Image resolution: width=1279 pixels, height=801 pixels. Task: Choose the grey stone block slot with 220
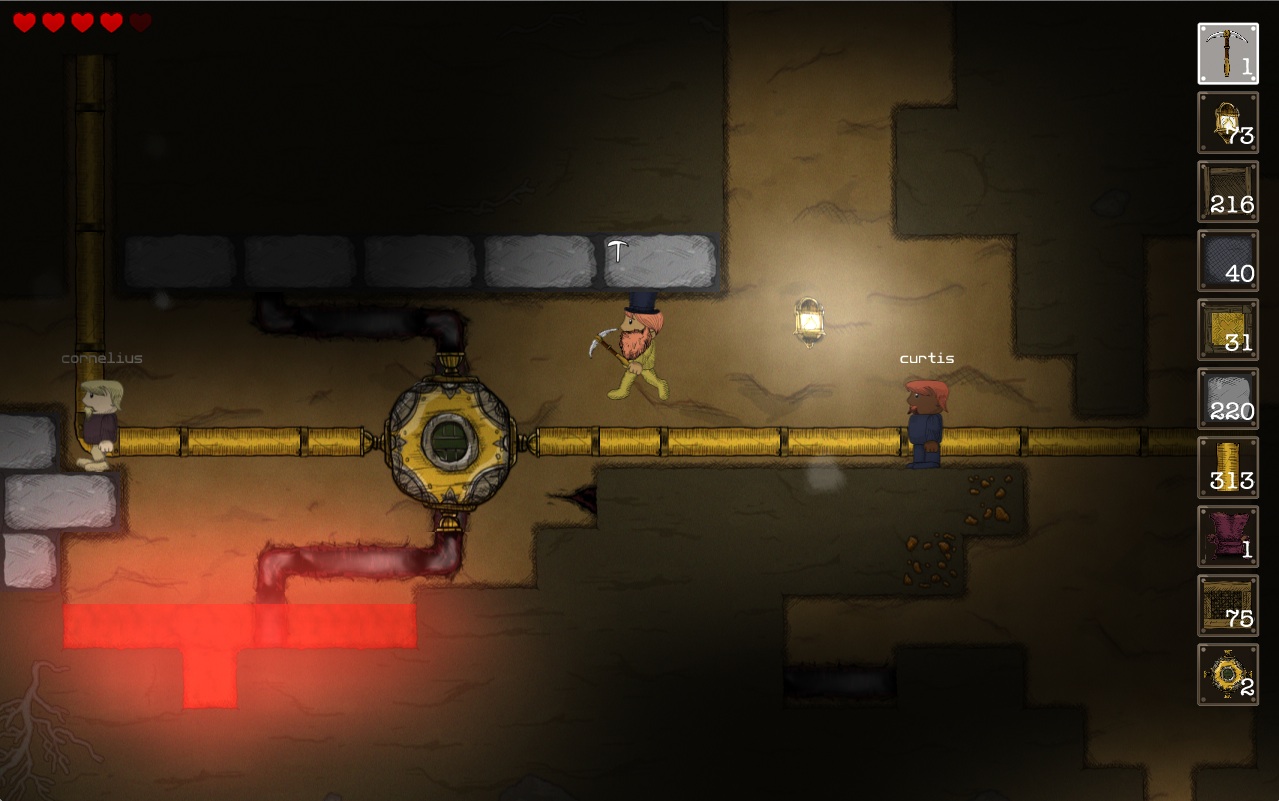[x=1228, y=399]
